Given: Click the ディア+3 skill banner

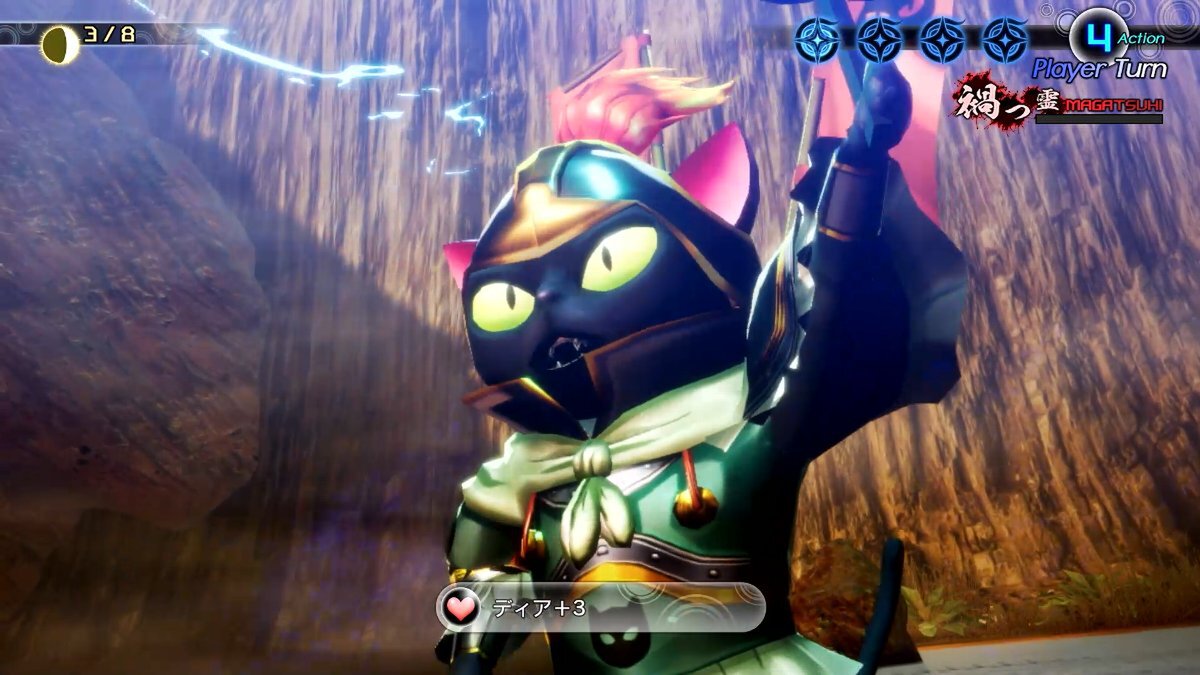Looking at the screenshot, I should click(600, 608).
